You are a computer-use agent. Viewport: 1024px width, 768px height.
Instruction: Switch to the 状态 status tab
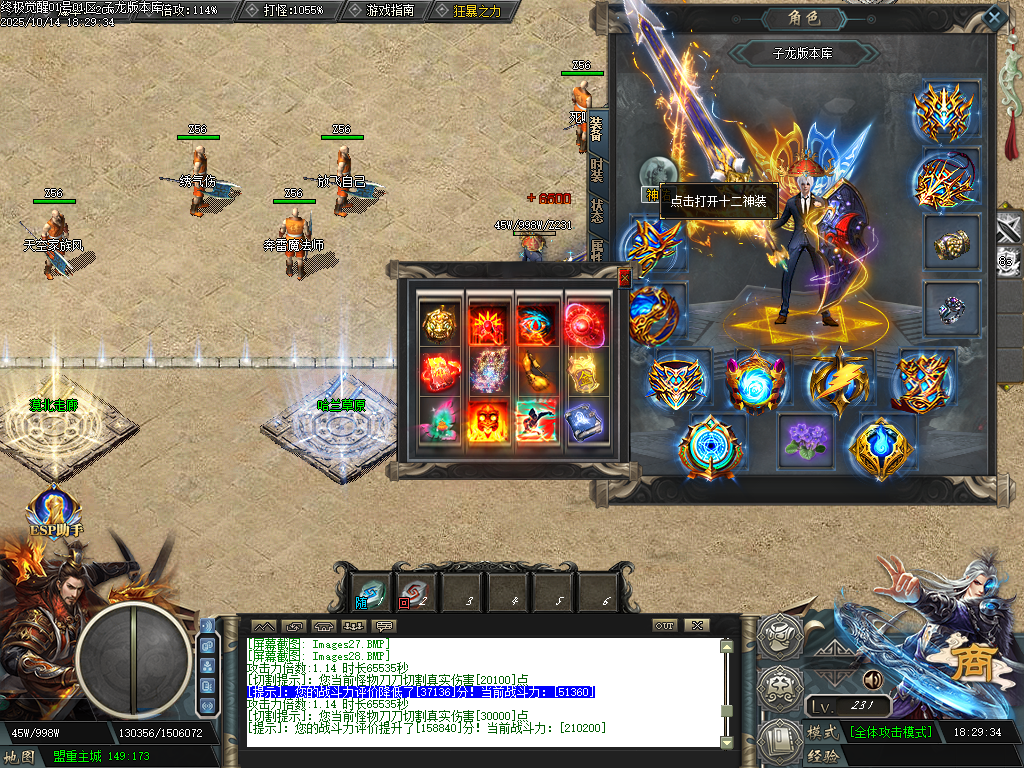coord(597,211)
